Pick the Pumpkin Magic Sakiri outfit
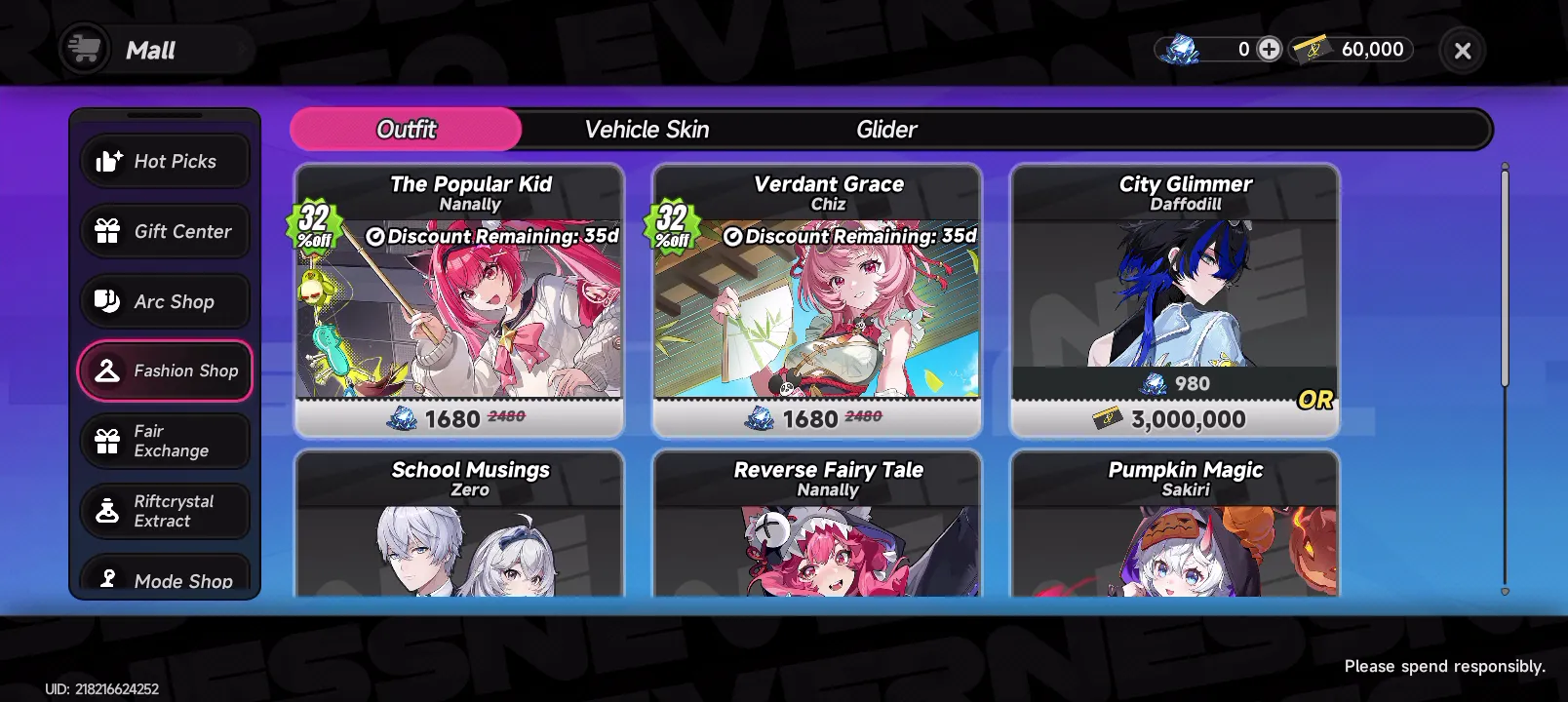 point(1175,526)
